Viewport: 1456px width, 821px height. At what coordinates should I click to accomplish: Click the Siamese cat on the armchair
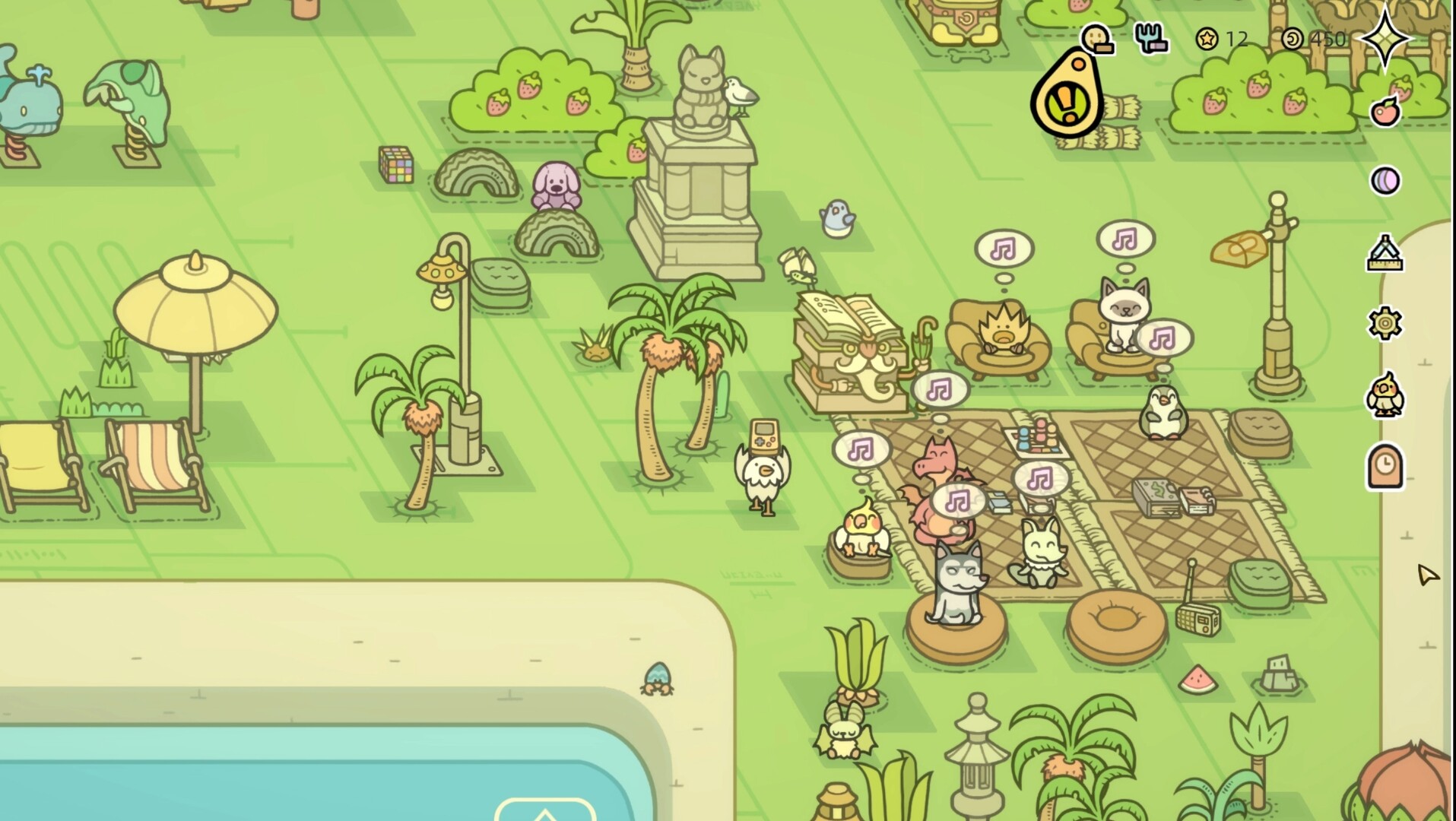1121,313
